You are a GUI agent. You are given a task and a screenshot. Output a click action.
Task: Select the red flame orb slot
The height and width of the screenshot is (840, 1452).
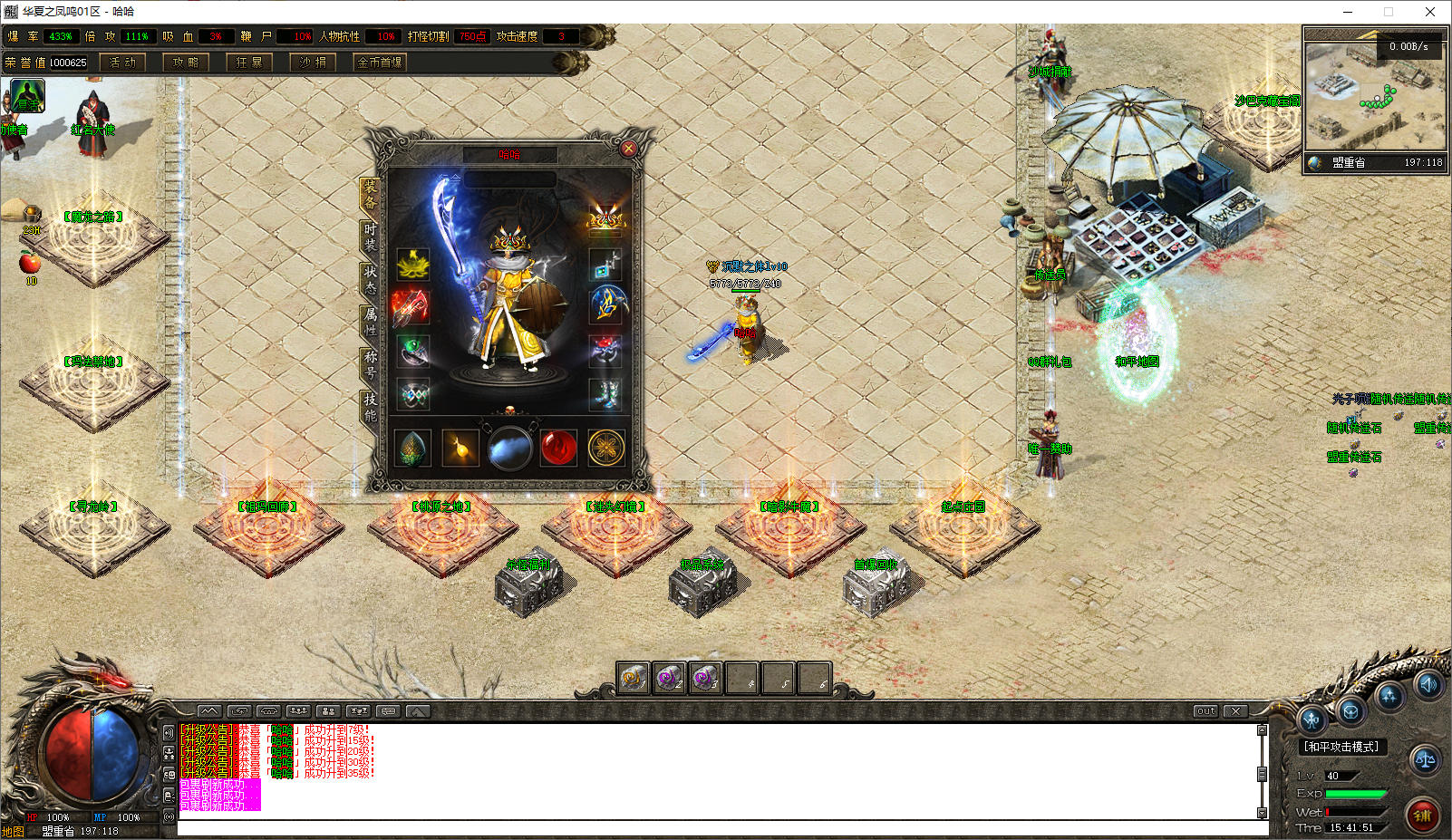(x=558, y=448)
